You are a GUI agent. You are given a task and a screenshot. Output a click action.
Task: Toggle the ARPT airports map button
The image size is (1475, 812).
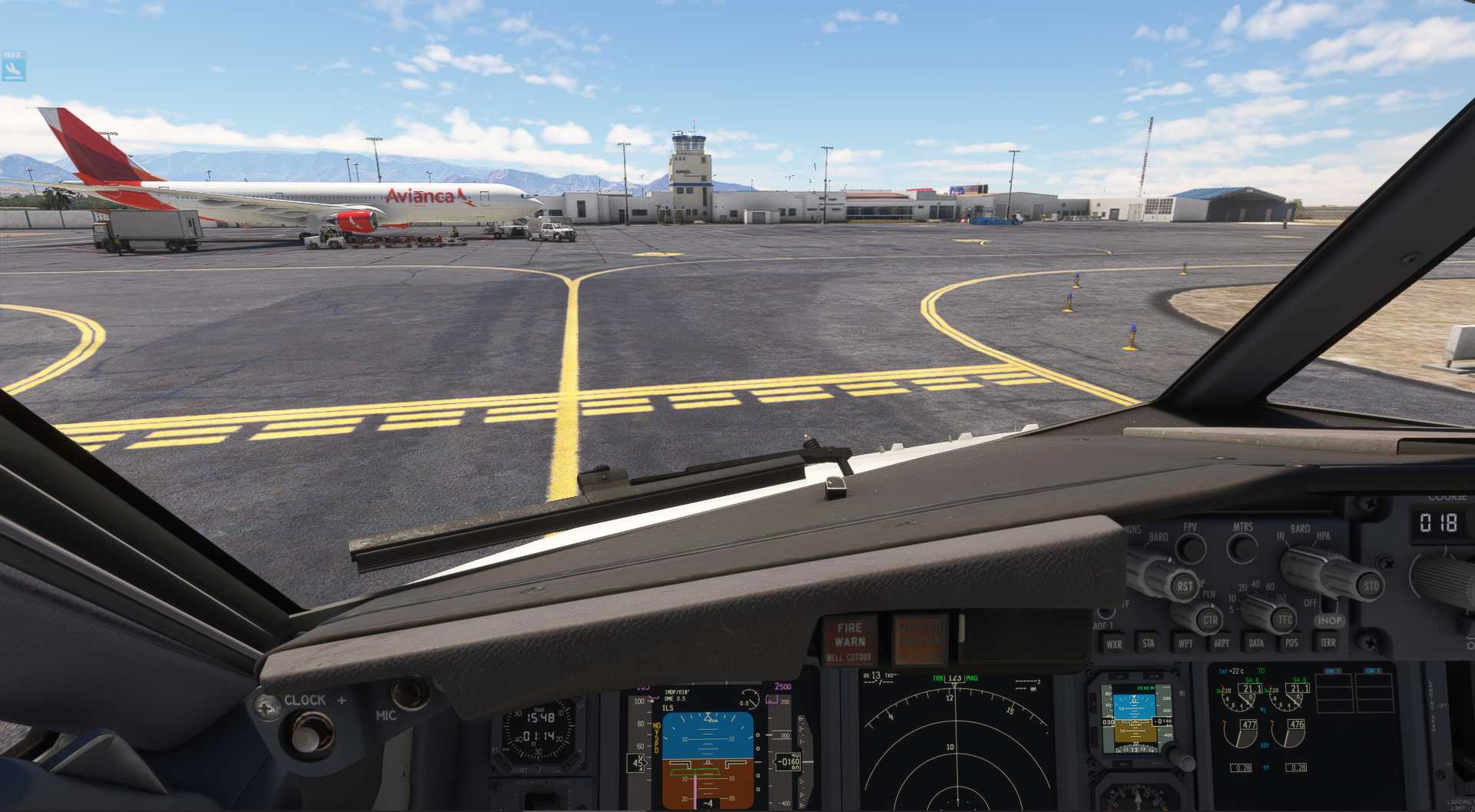pyautogui.click(x=1221, y=643)
